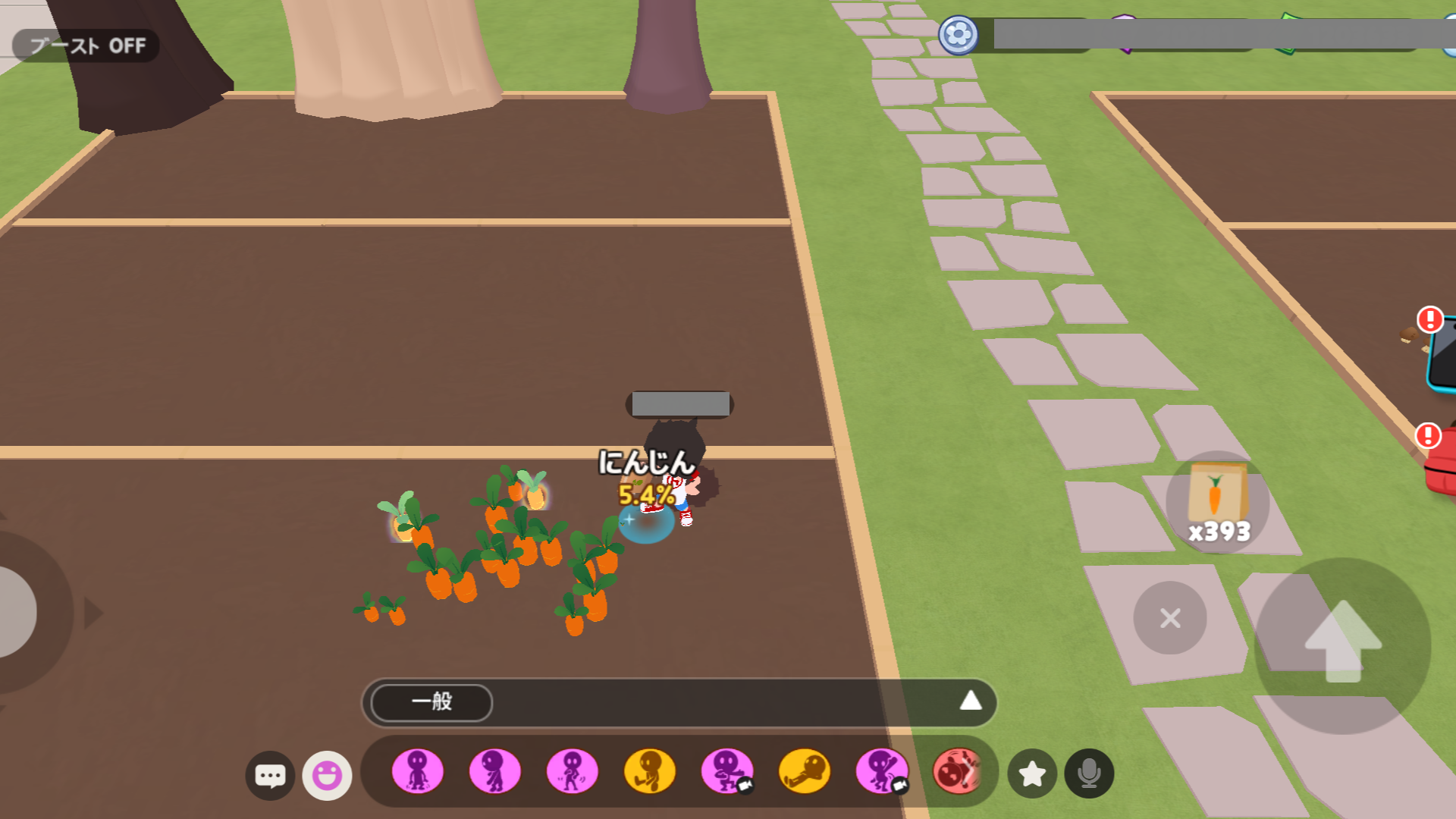This screenshot has width=1456, height=819.
Task: Expand the emote panel with the white triangle
Action: click(970, 701)
